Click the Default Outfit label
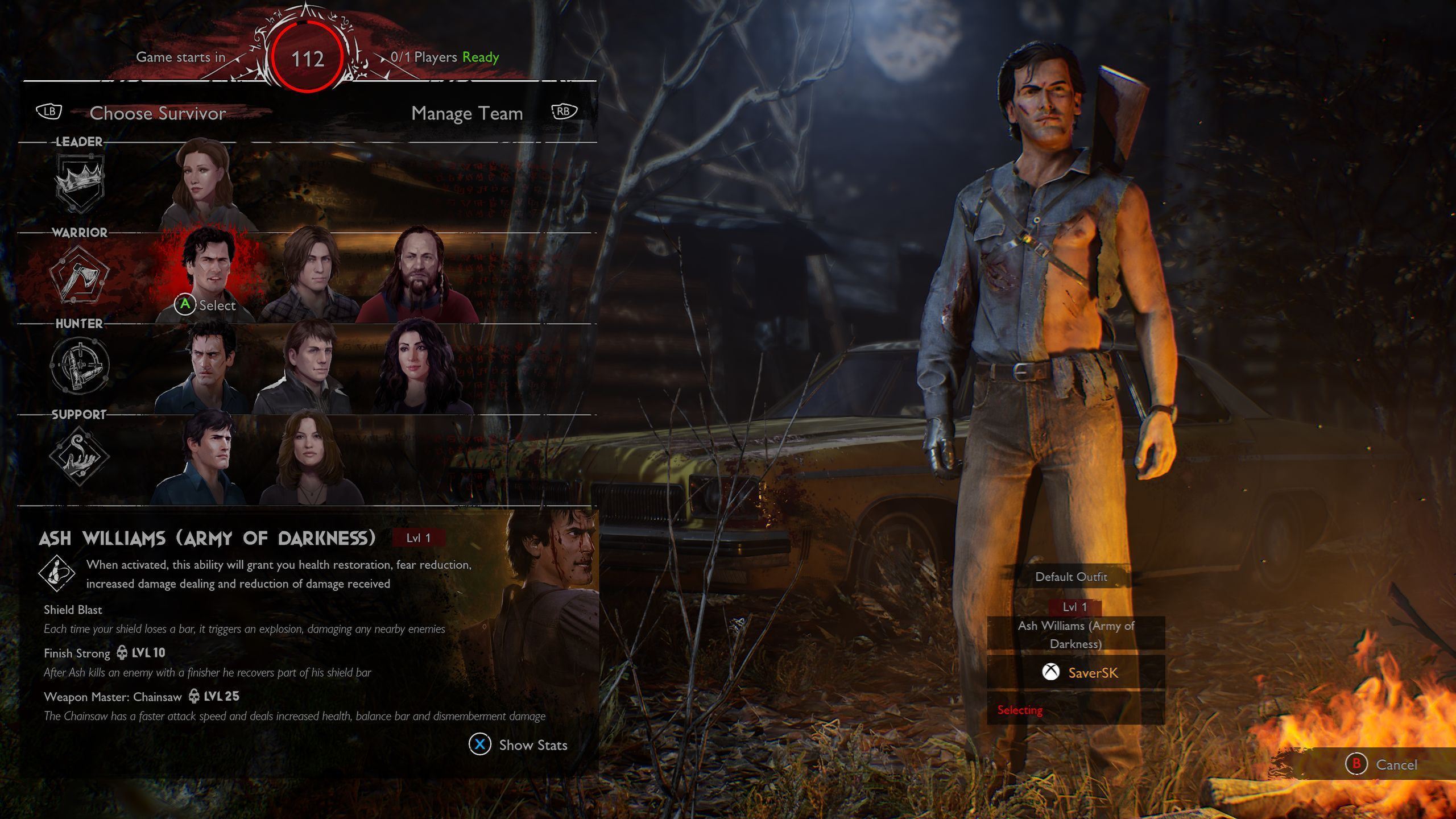The width and height of the screenshot is (1456, 819). (1071, 577)
